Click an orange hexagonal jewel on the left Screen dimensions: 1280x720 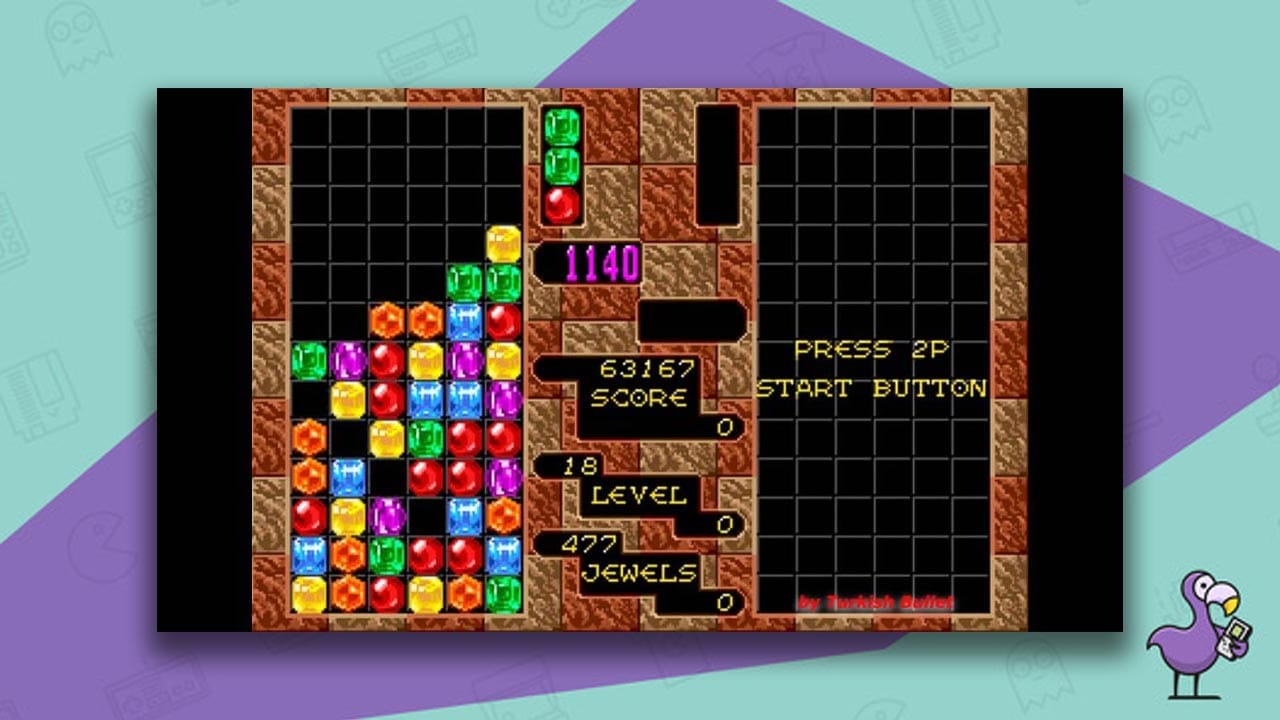point(308,436)
